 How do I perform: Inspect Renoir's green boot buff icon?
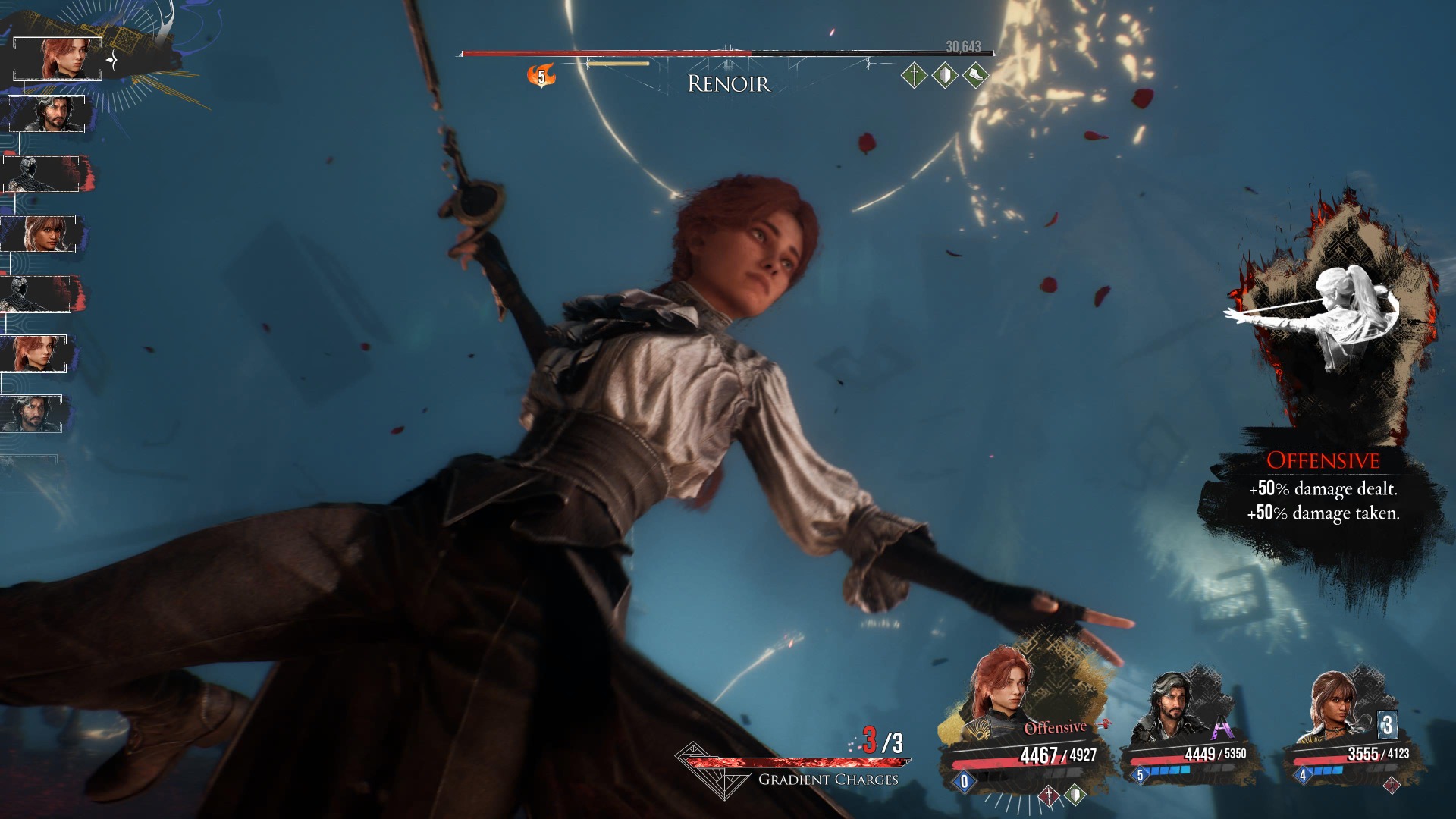click(x=975, y=75)
